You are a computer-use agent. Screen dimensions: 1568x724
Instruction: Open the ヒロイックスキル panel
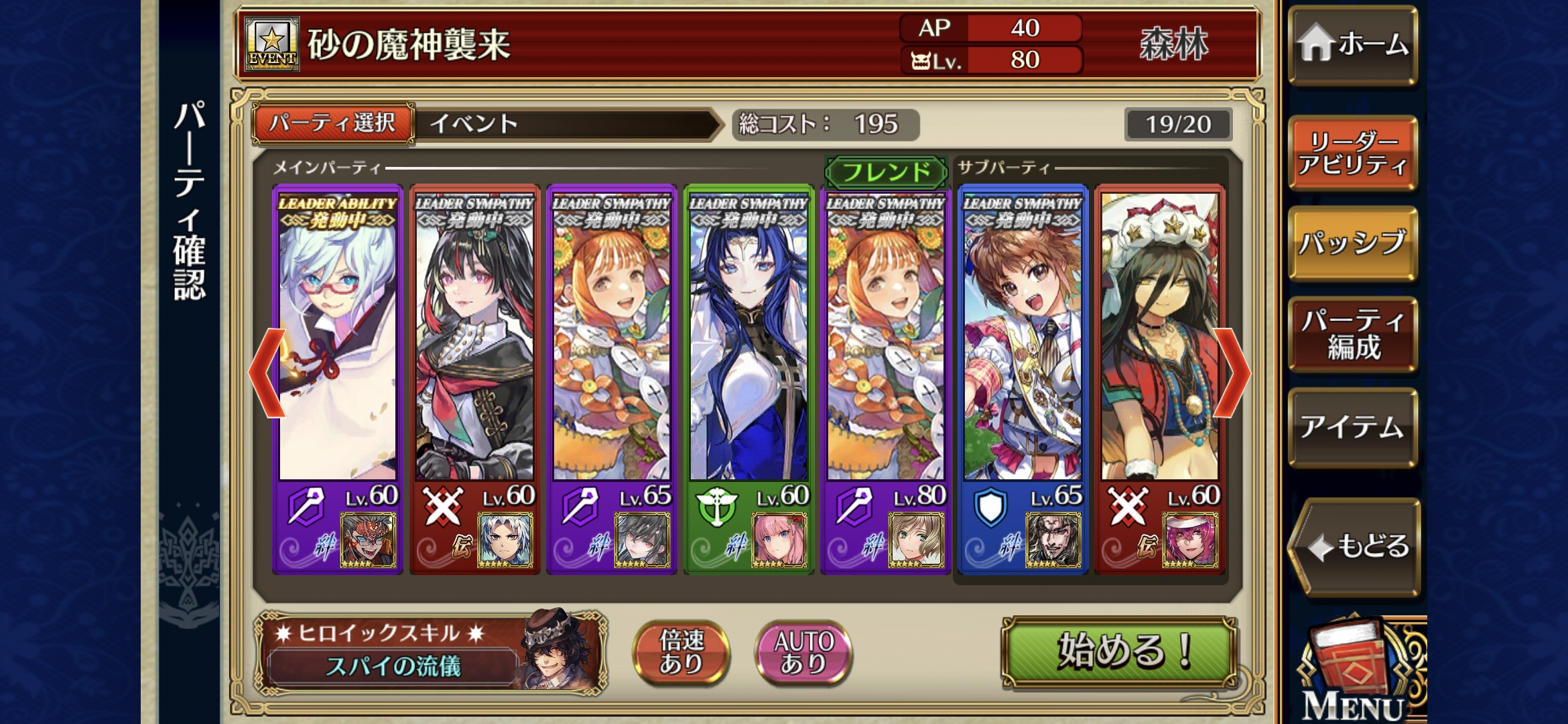click(429, 652)
